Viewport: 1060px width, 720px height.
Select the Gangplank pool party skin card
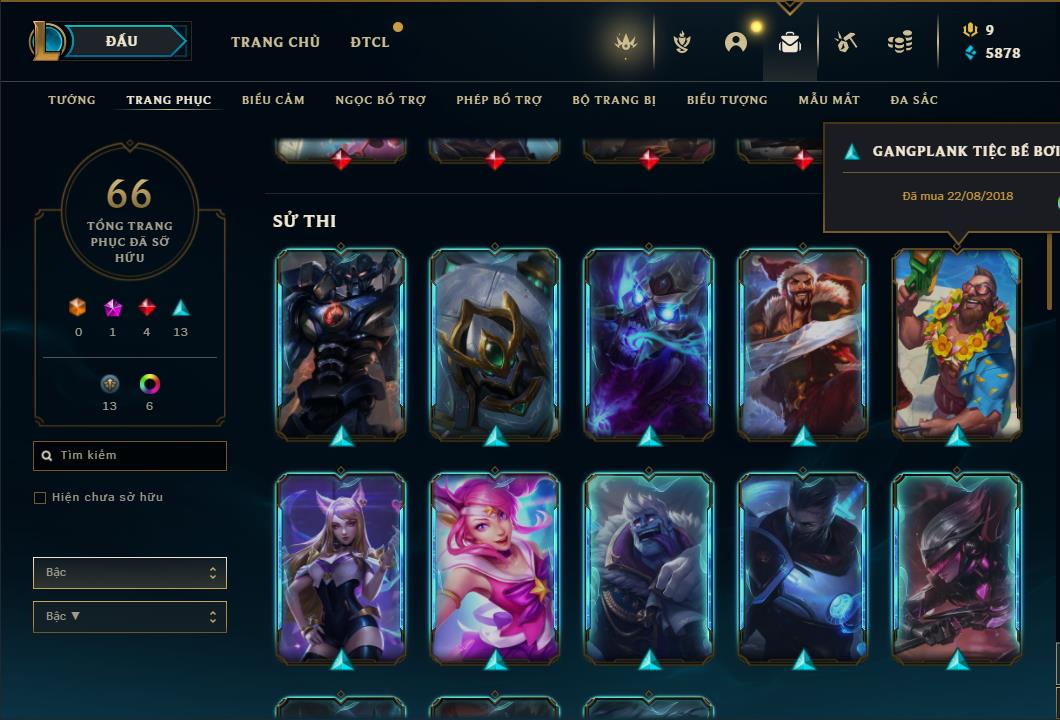[957, 344]
